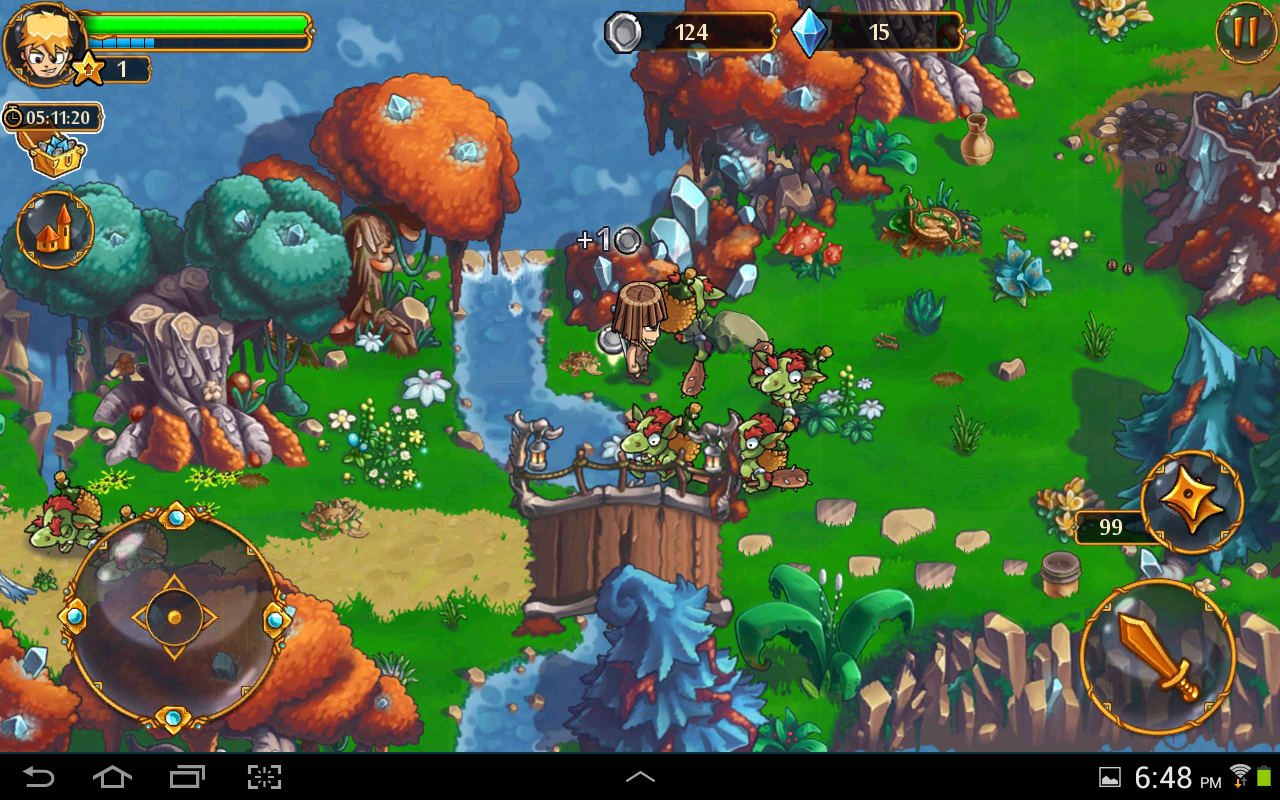The image size is (1280, 800).
Task: Tap the virtual joystick center
Action: 174,616
